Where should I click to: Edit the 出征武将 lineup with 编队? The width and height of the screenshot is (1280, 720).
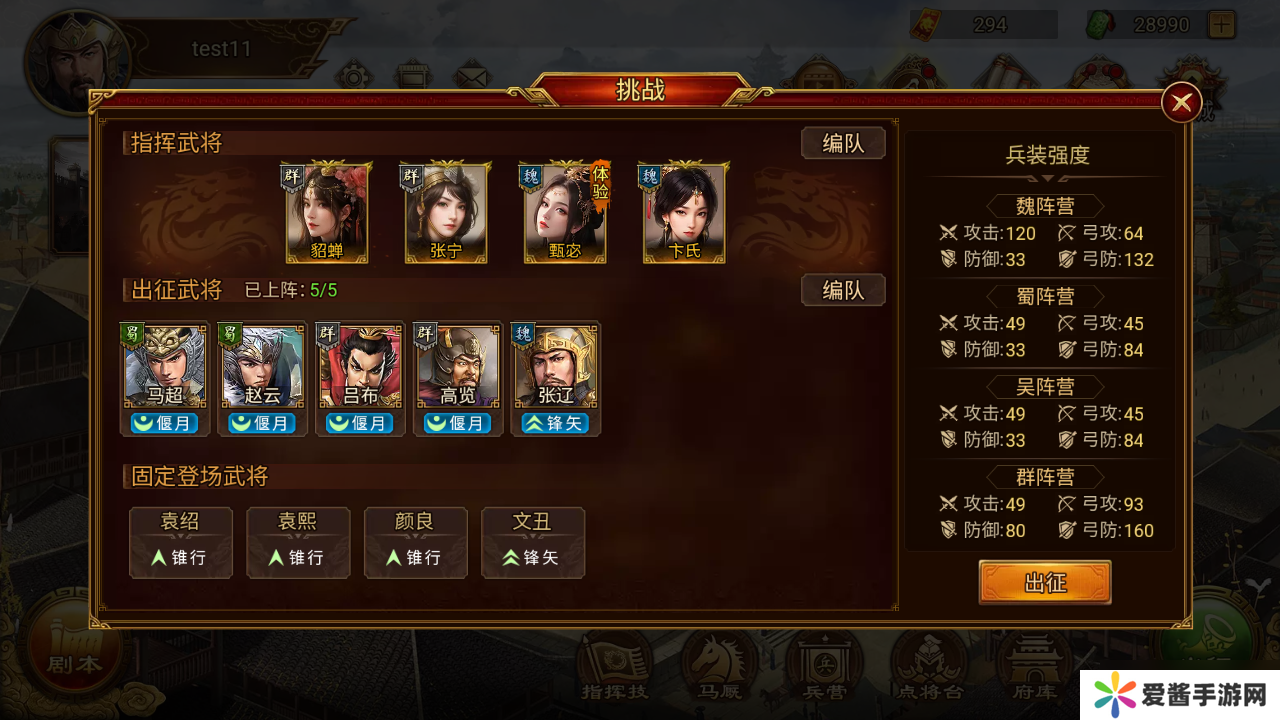pyautogui.click(x=843, y=290)
